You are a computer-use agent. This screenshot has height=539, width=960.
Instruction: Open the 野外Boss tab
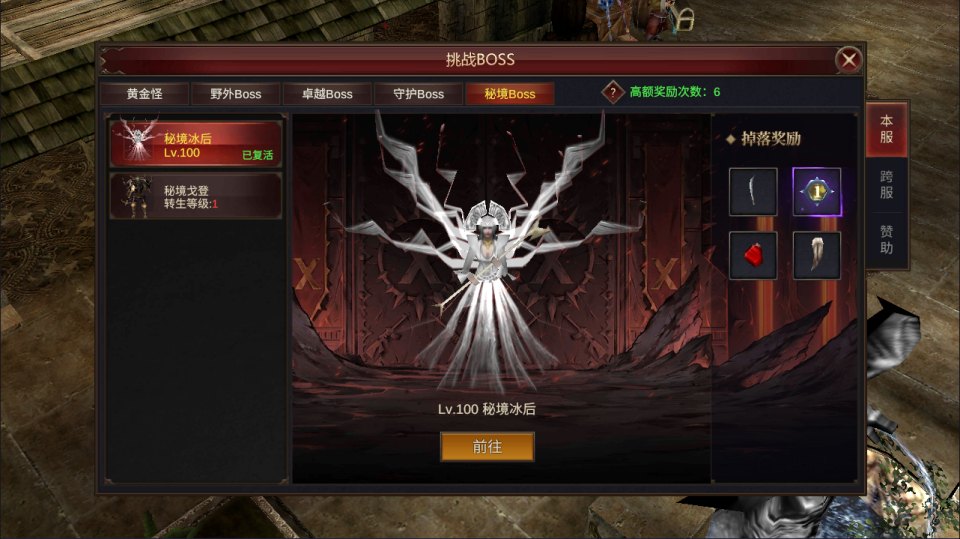(x=235, y=94)
